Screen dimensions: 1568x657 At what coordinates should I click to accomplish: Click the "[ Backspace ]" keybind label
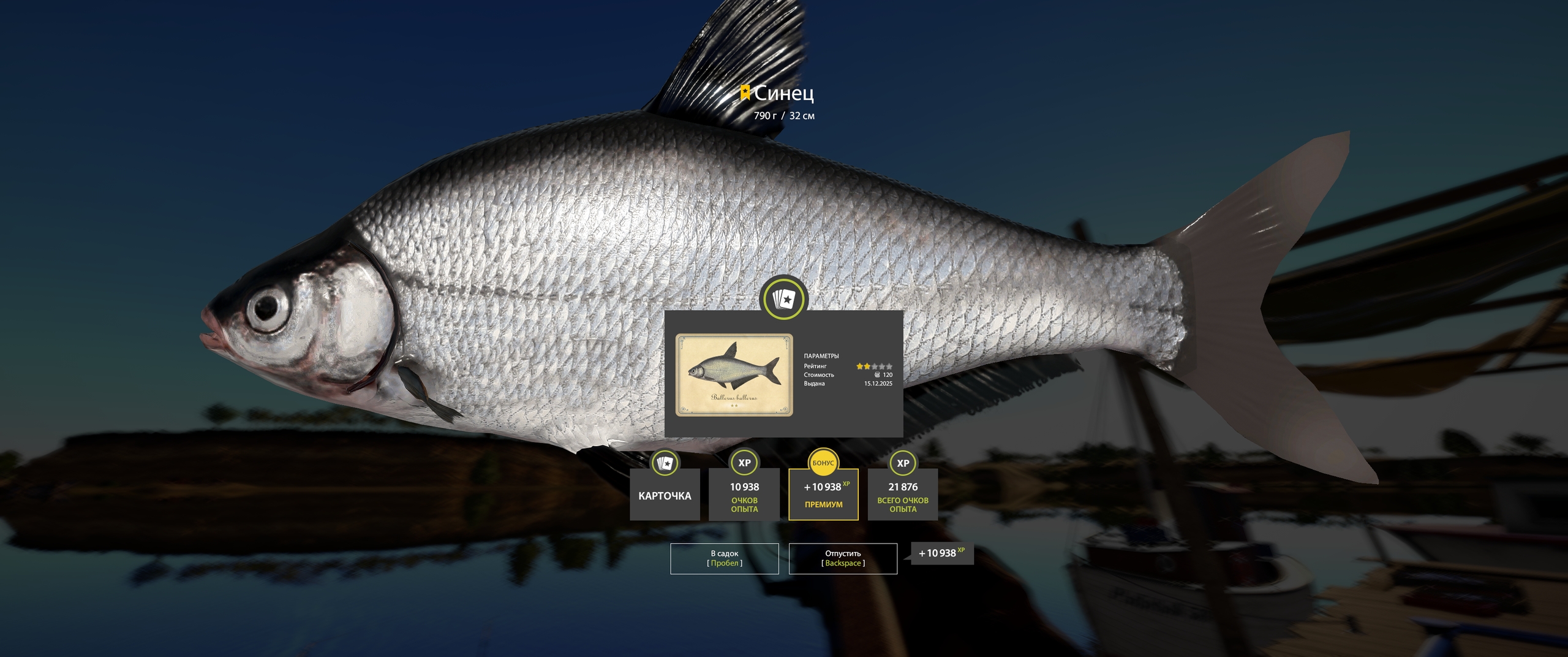coord(843,563)
